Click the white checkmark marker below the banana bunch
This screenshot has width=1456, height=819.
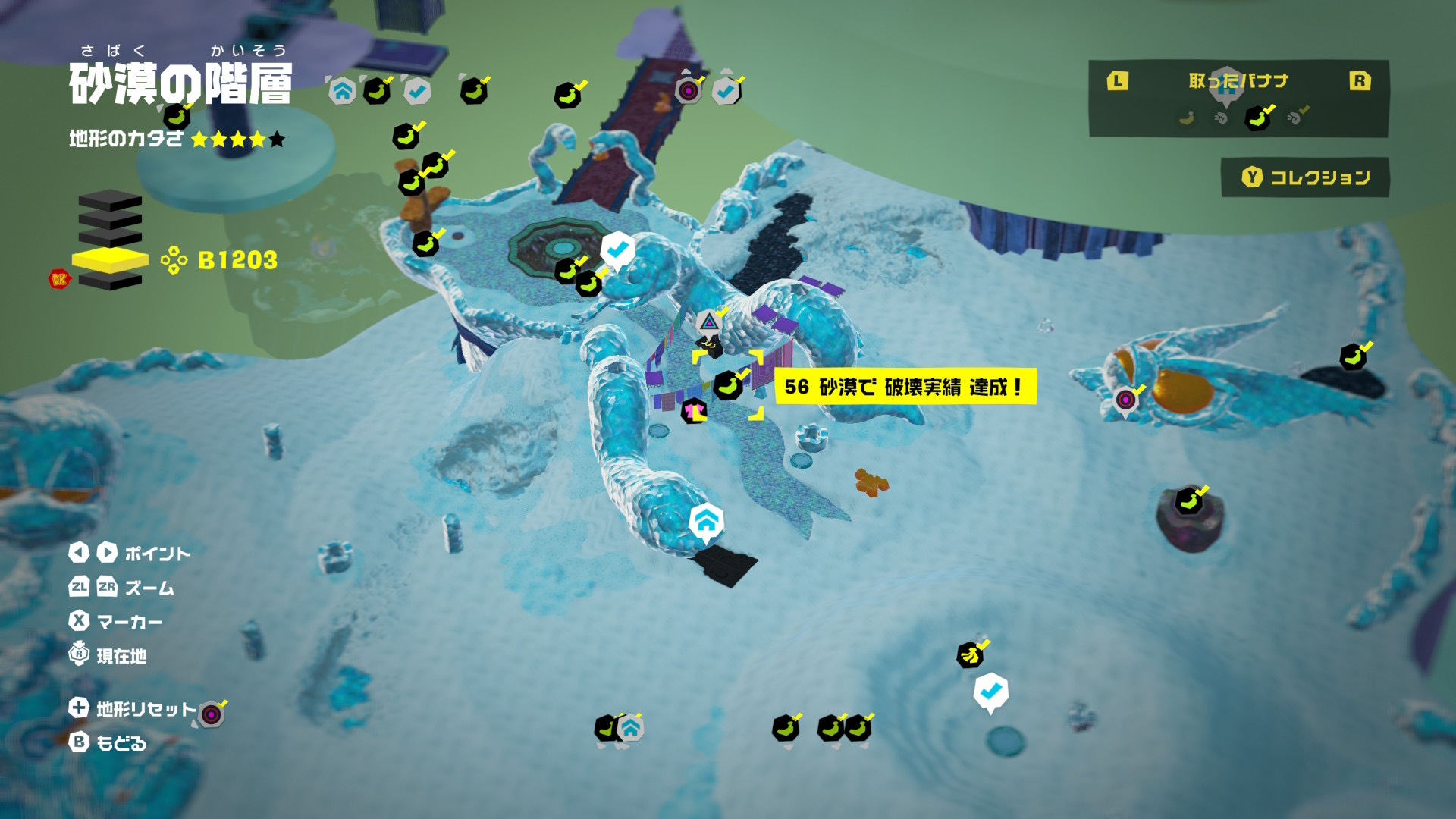(x=990, y=692)
